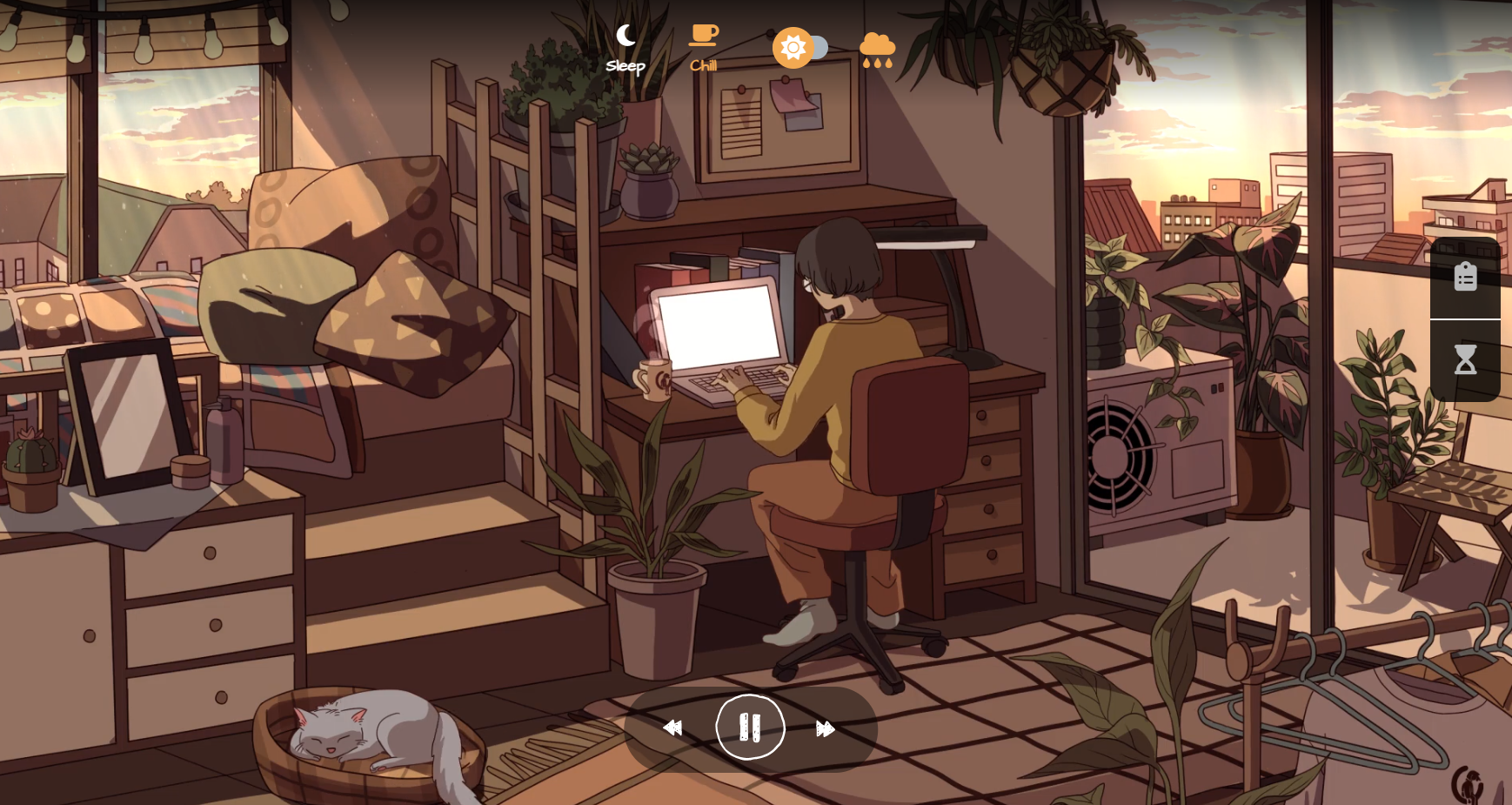The height and width of the screenshot is (805, 1512).
Task: Click the sun icon on the daytime switch
Action: point(794,48)
